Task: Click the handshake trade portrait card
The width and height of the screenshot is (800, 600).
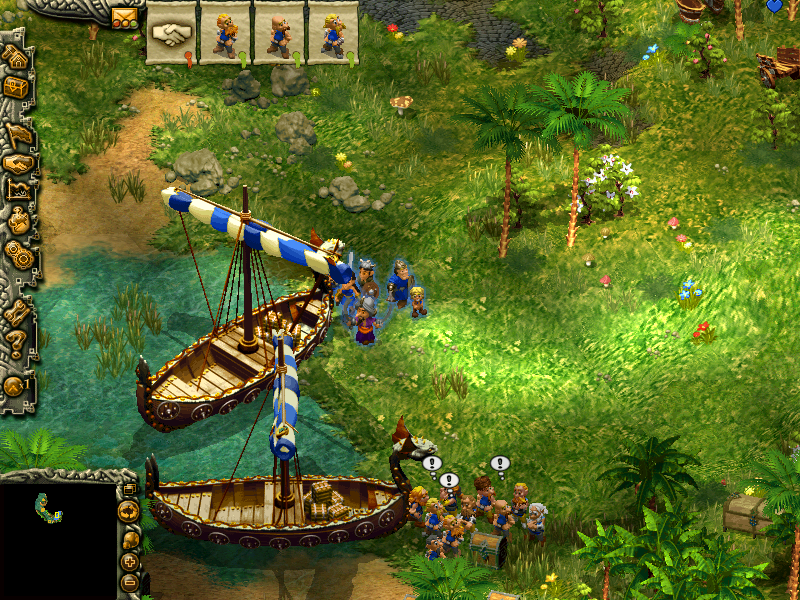Action: coord(171,33)
